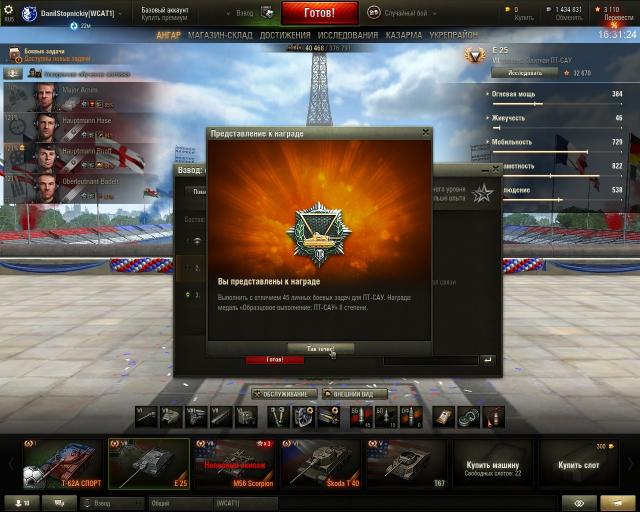Switch to the "Достижения" tab
640x512 pixels.
(285, 36)
